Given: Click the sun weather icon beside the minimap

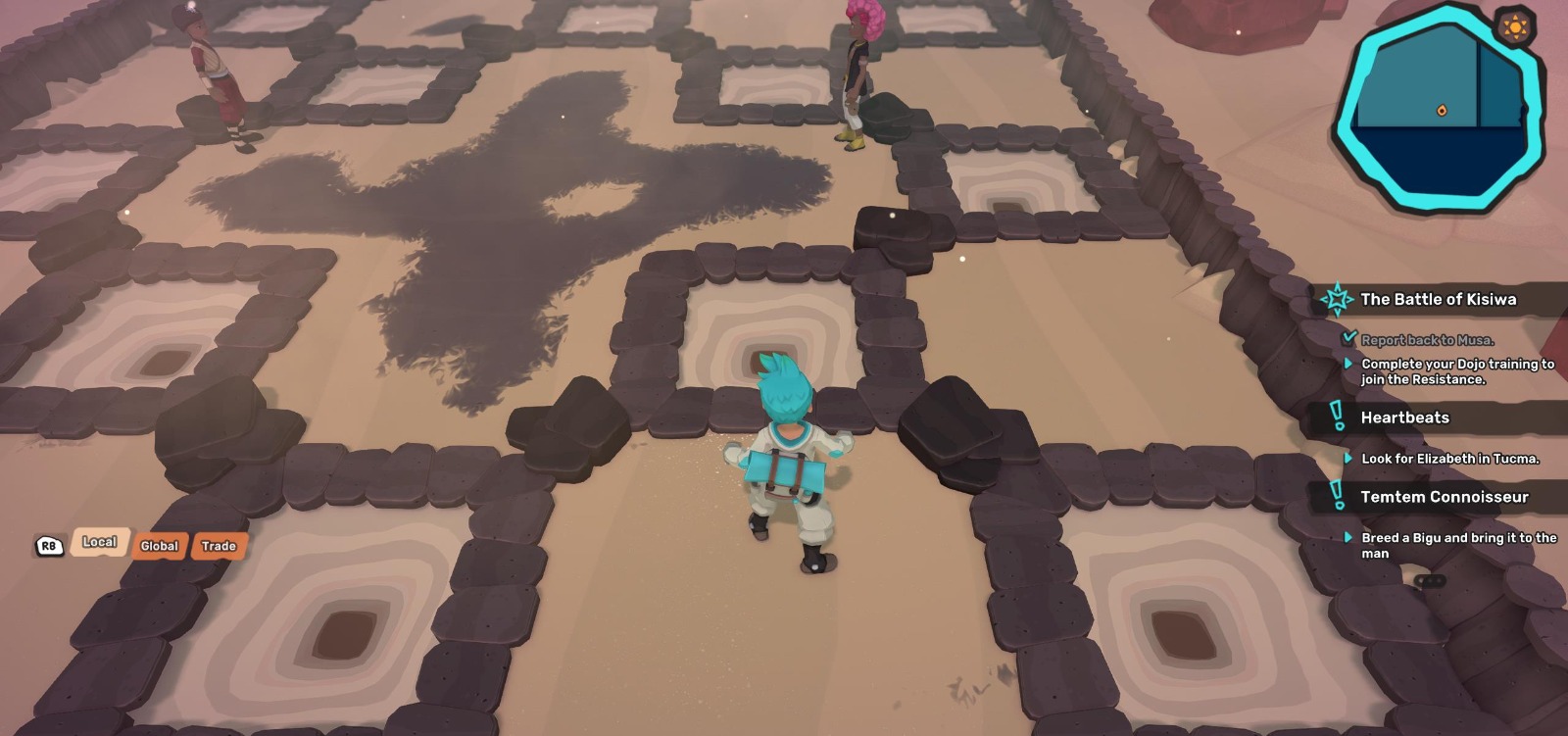Looking at the screenshot, I should pos(1514,26).
